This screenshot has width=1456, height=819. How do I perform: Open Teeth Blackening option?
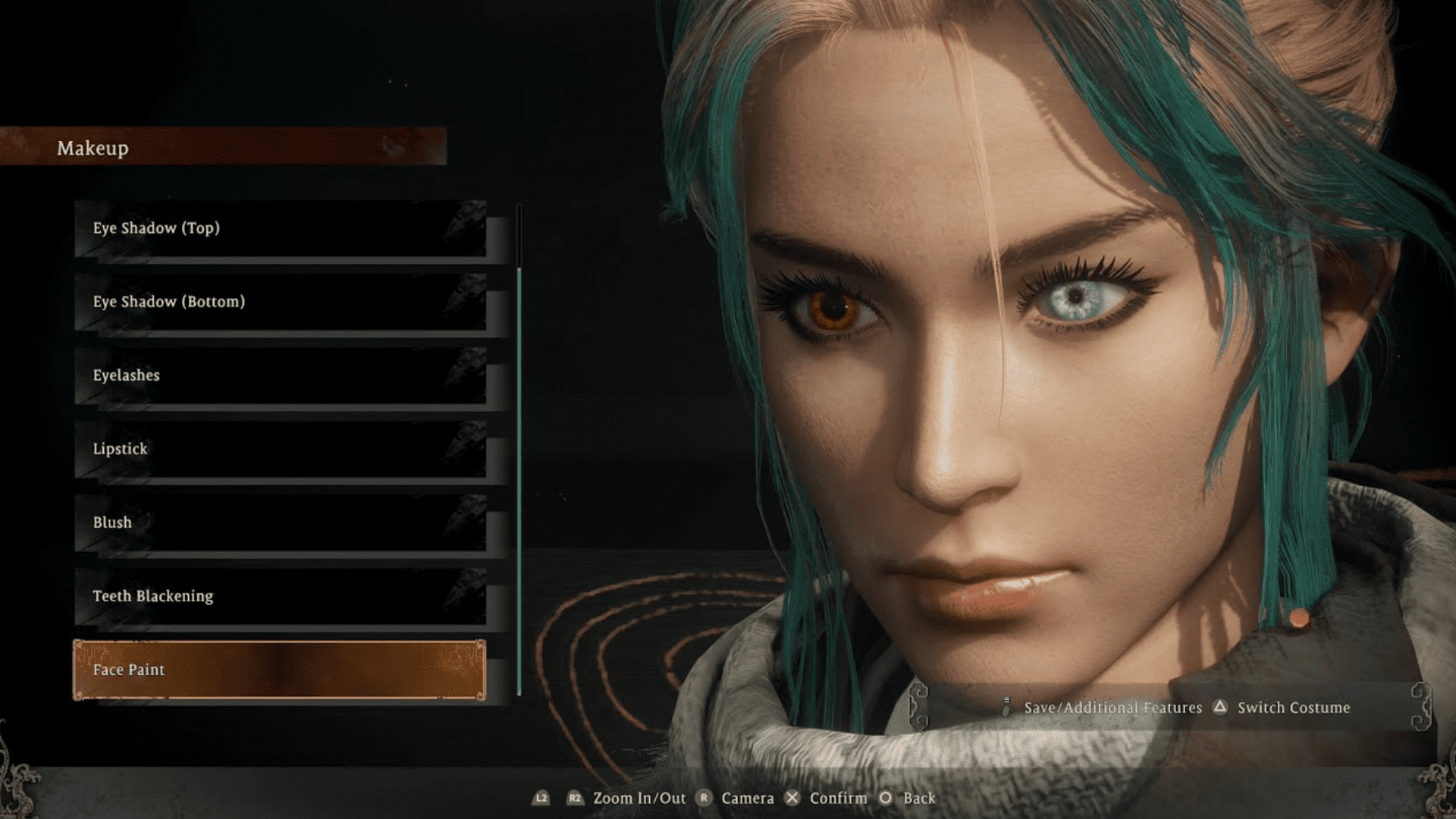point(281,596)
